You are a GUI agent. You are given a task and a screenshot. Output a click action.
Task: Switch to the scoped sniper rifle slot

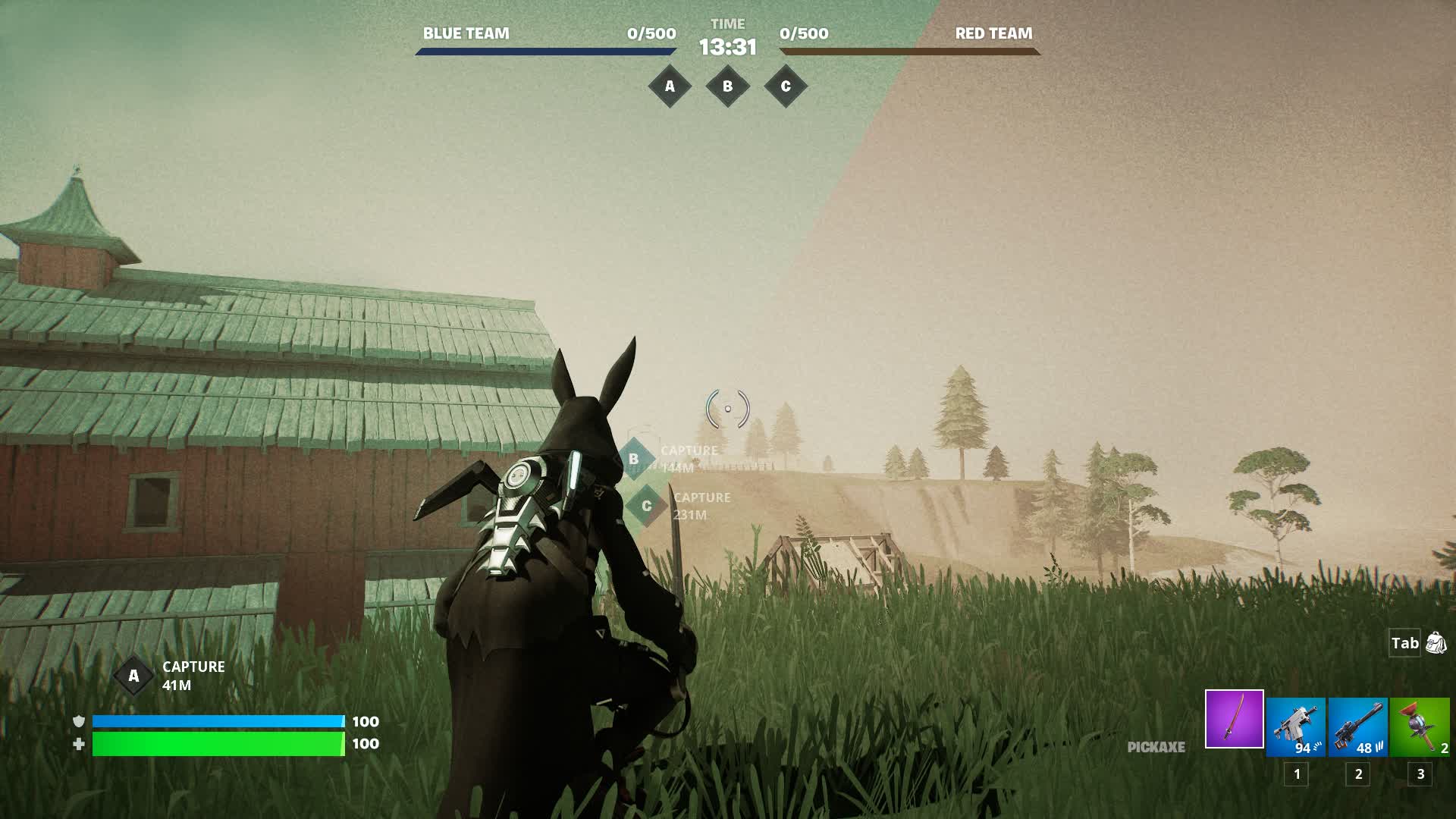point(1357,727)
